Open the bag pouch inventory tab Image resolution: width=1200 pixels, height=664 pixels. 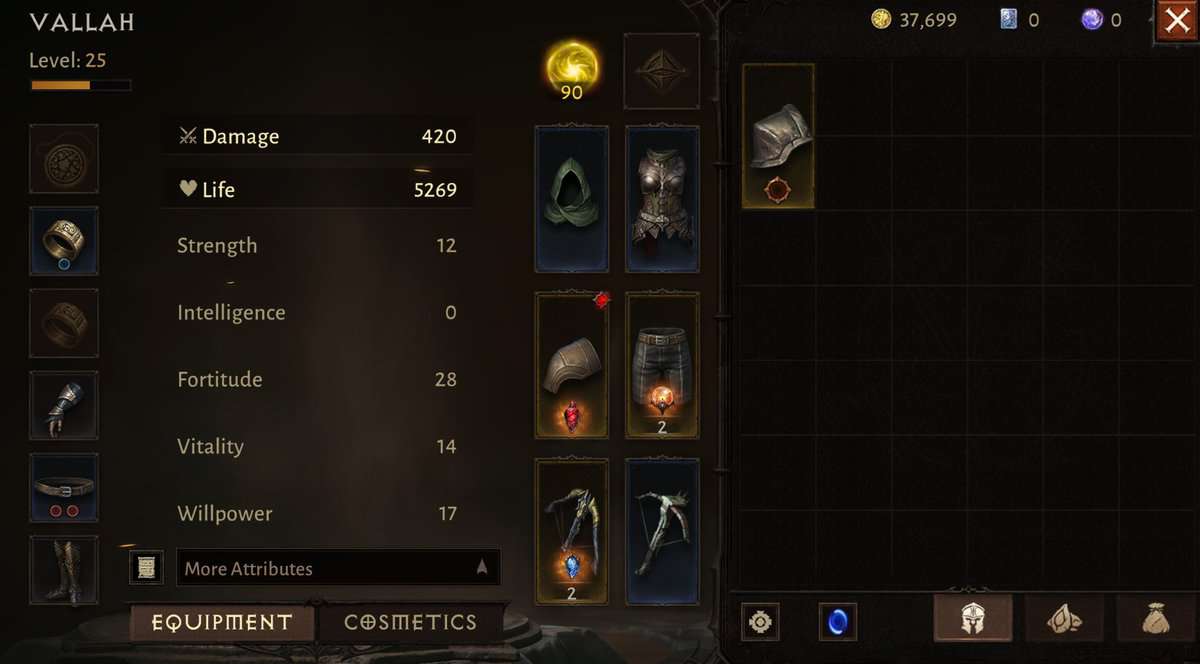[x=1156, y=619]
